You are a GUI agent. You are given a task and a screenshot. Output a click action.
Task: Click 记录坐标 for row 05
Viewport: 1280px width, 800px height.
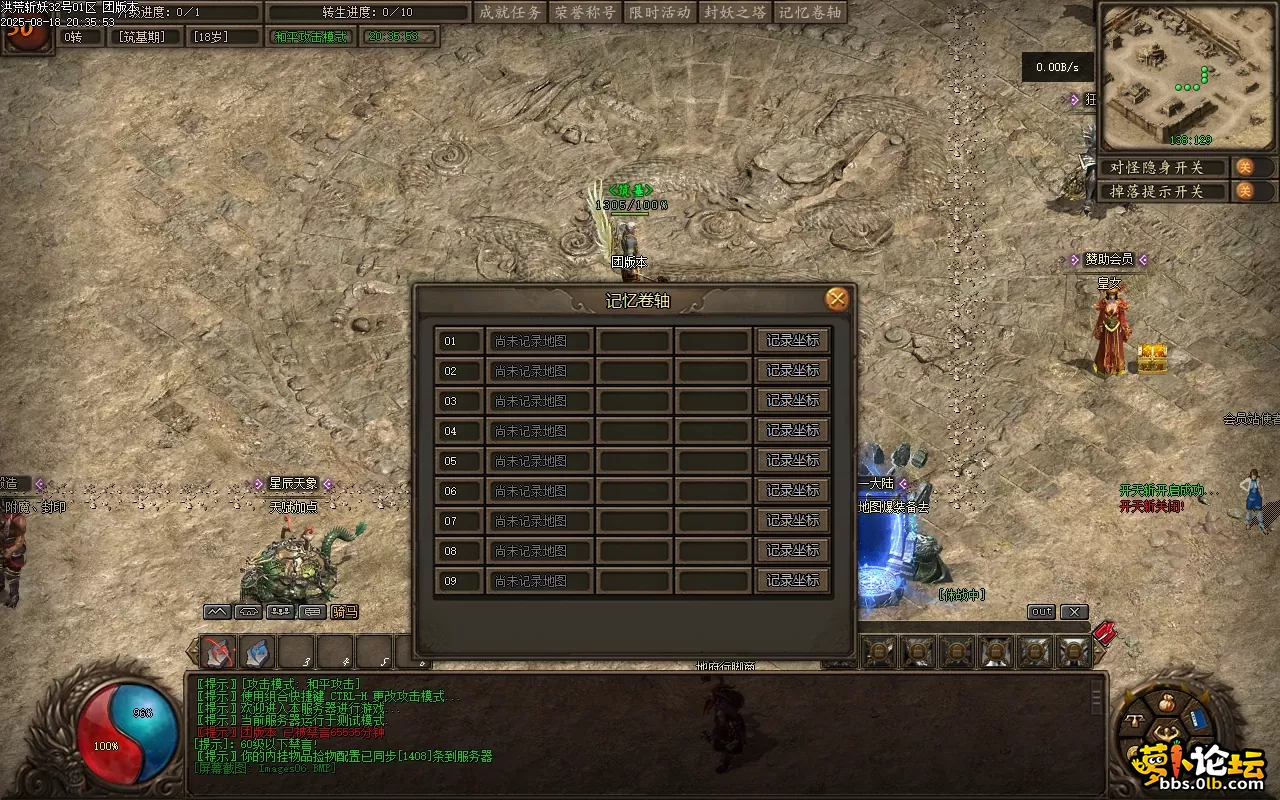tap(793, 461)
